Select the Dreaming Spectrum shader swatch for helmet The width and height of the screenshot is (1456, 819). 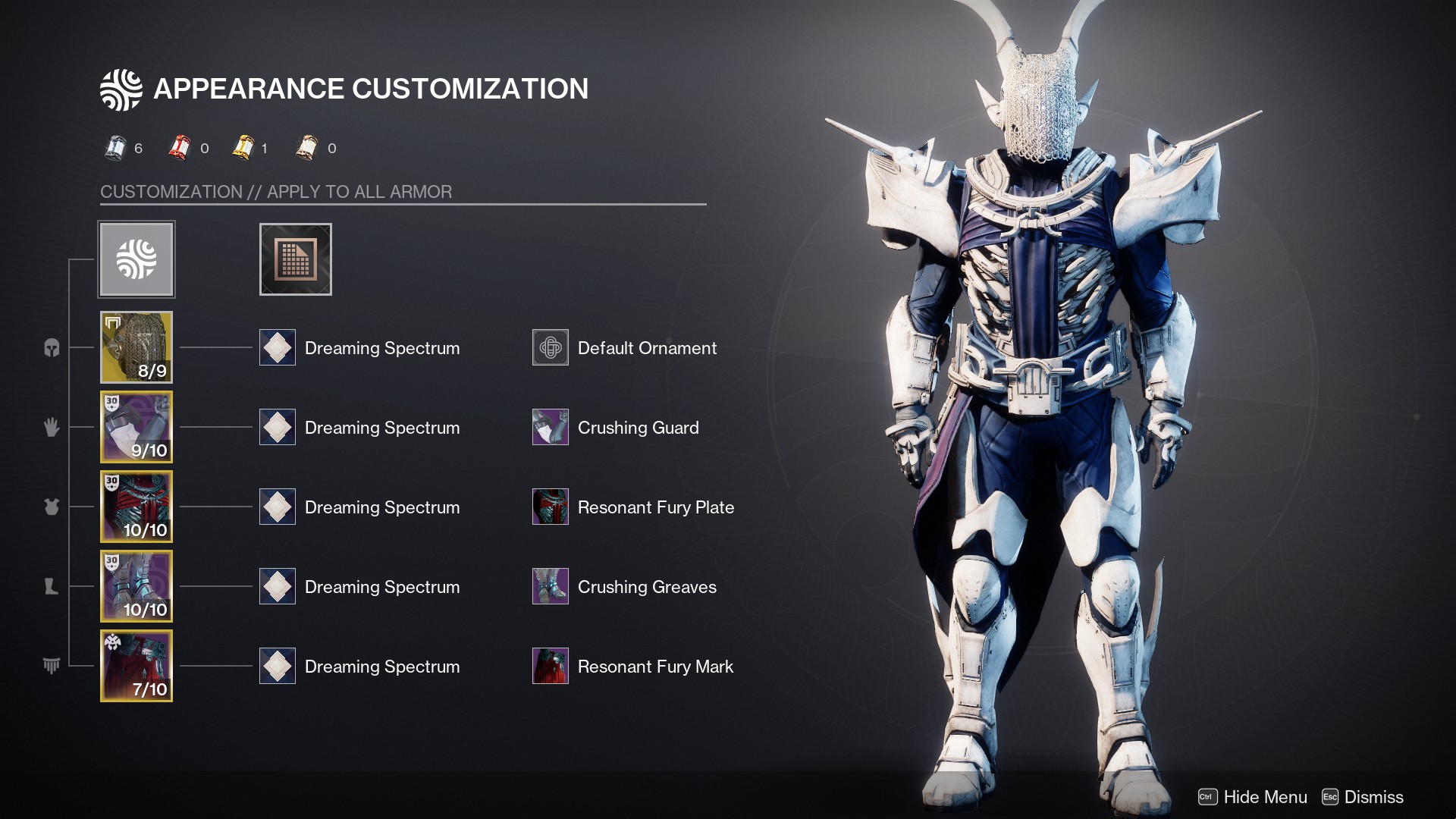278,347
